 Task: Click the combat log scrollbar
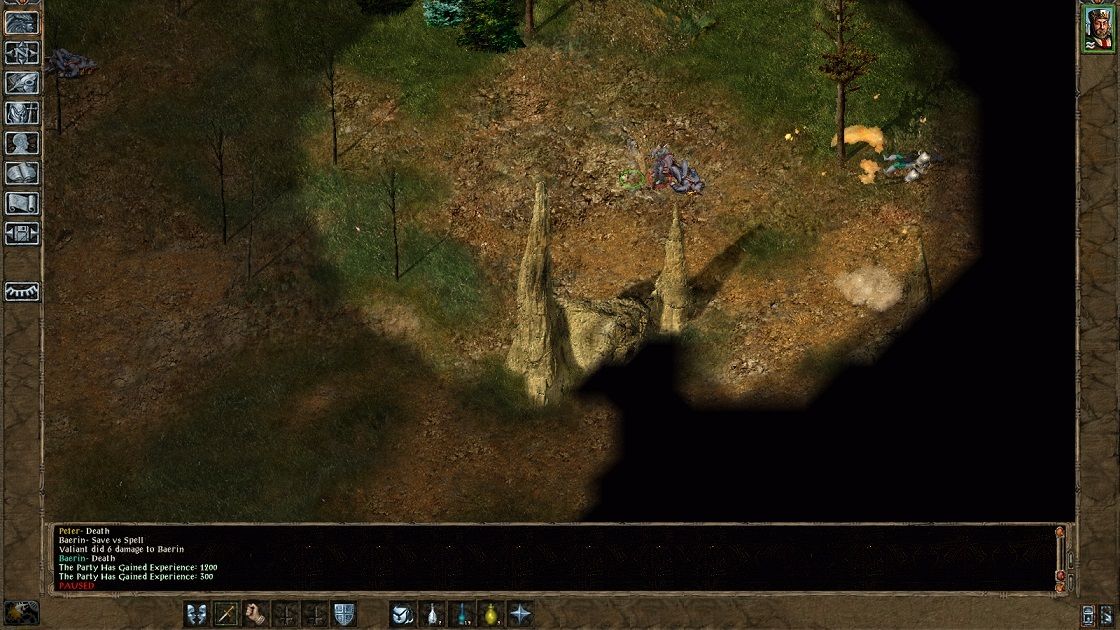click(1060, 555)
